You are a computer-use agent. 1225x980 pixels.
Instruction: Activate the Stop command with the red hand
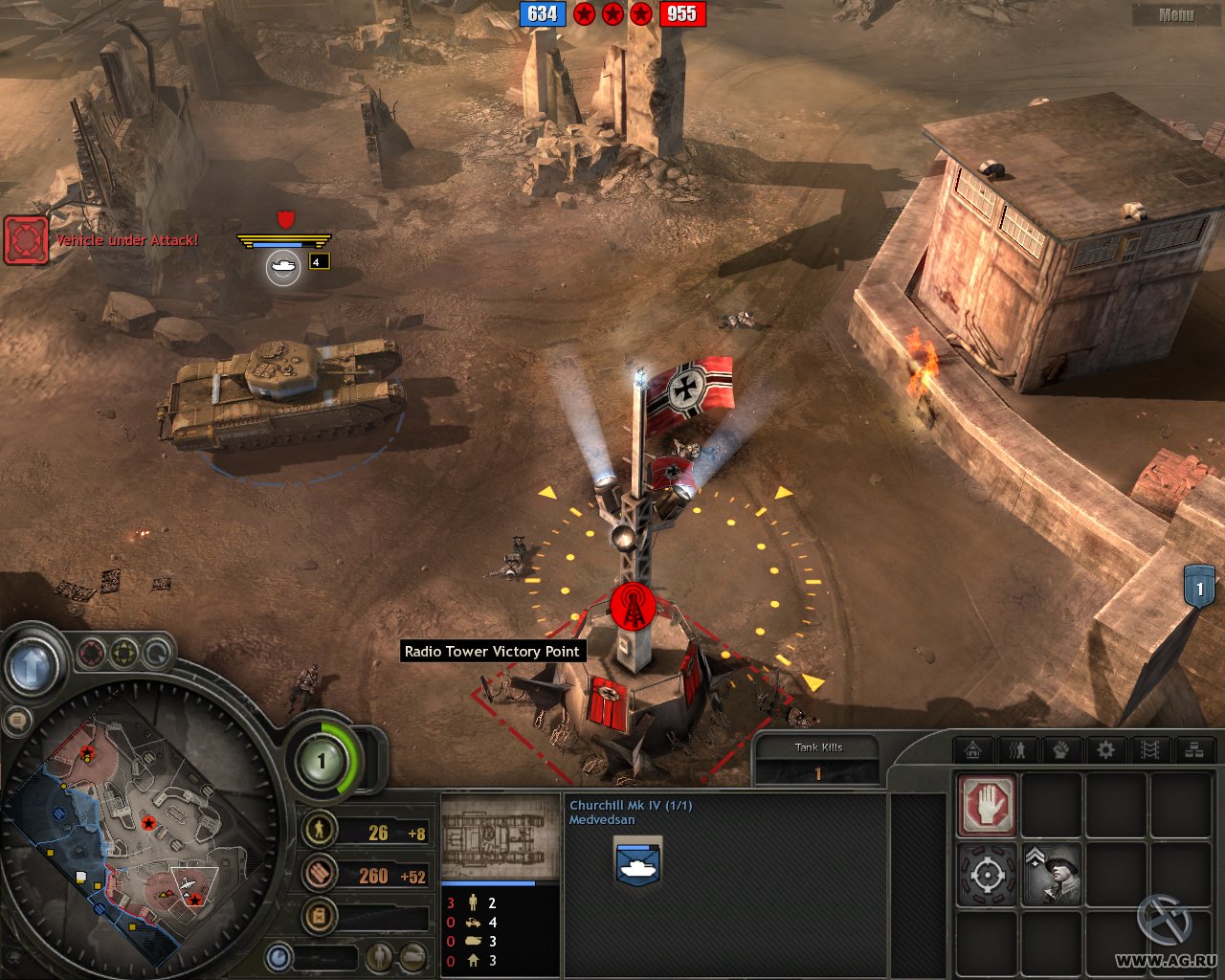987,805
